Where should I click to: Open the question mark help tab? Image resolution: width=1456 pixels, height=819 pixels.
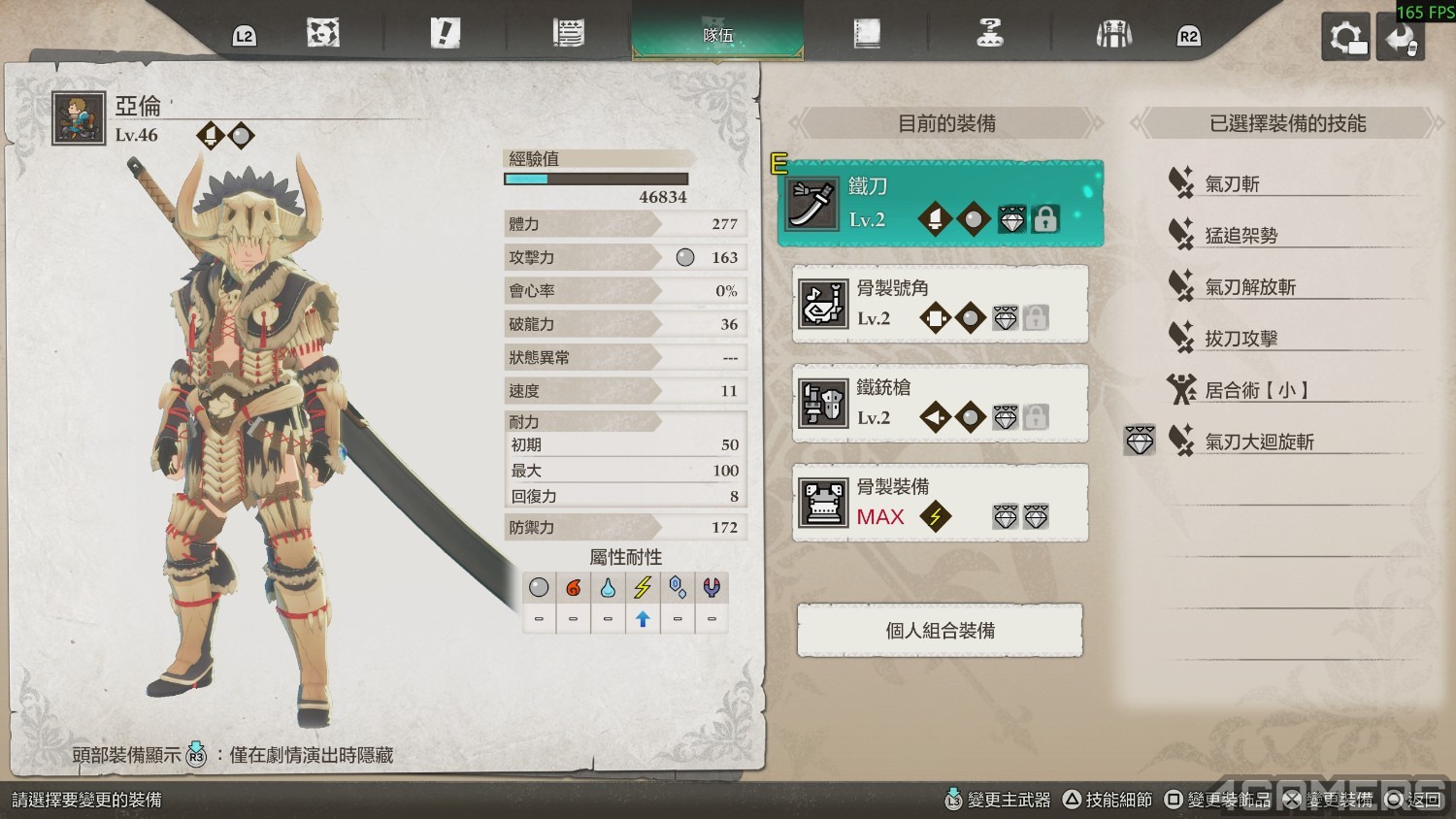click(x=989, y=34)
